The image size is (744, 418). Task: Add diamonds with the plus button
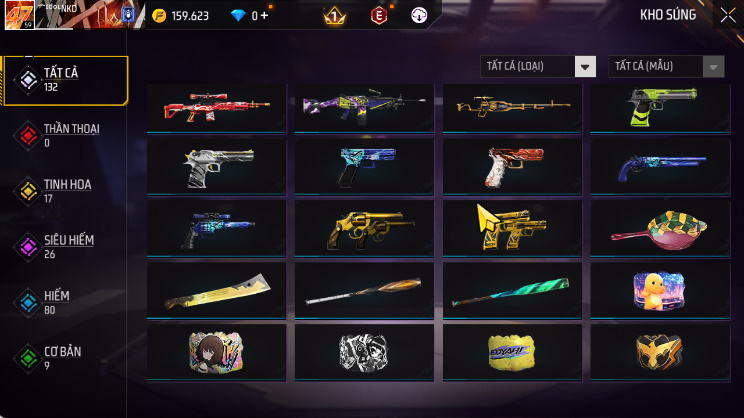[x=264, y=16]
